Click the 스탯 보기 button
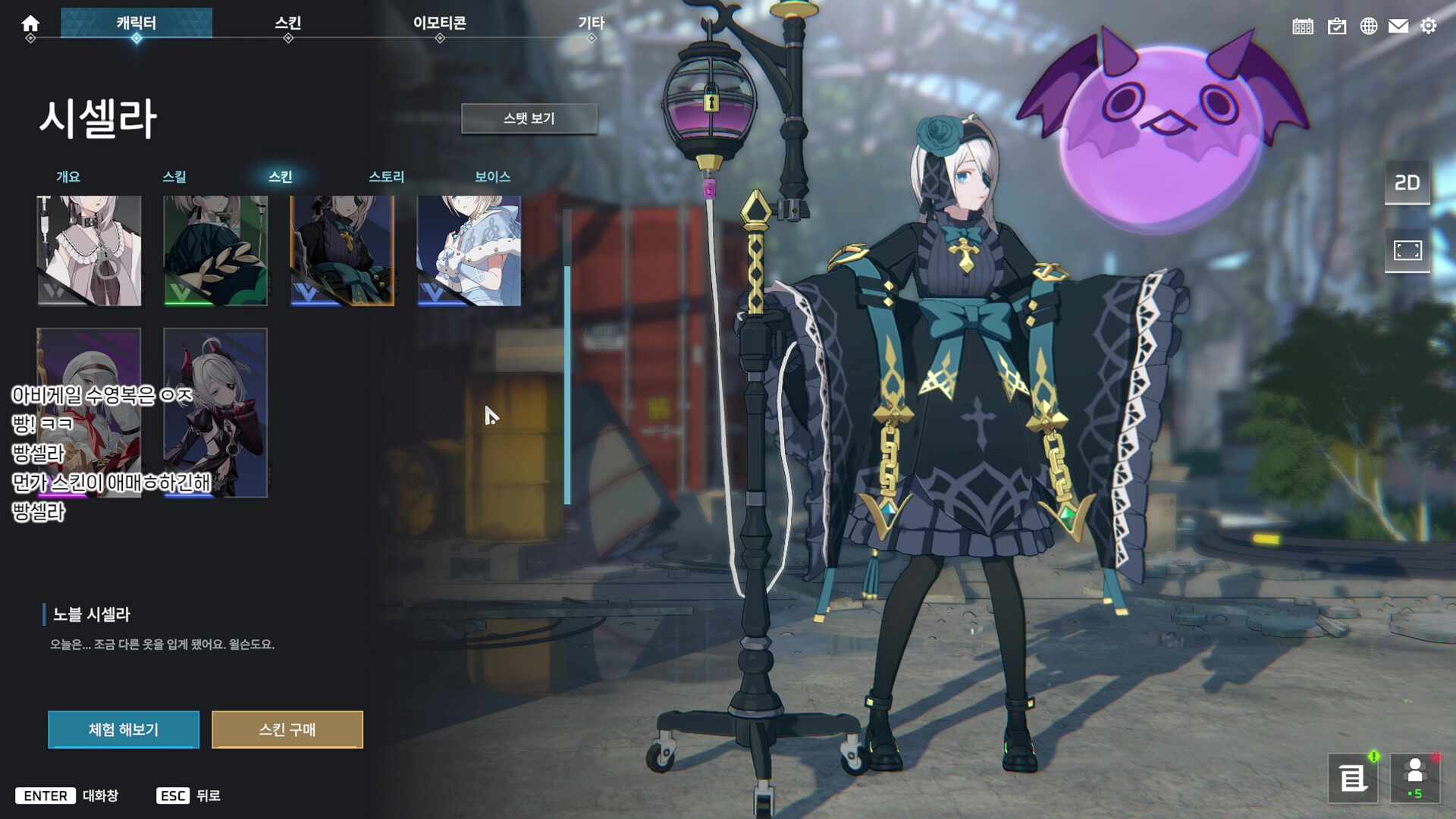Image resolution: width=1456 pixels, height=819 pixels. click(529, 119)
